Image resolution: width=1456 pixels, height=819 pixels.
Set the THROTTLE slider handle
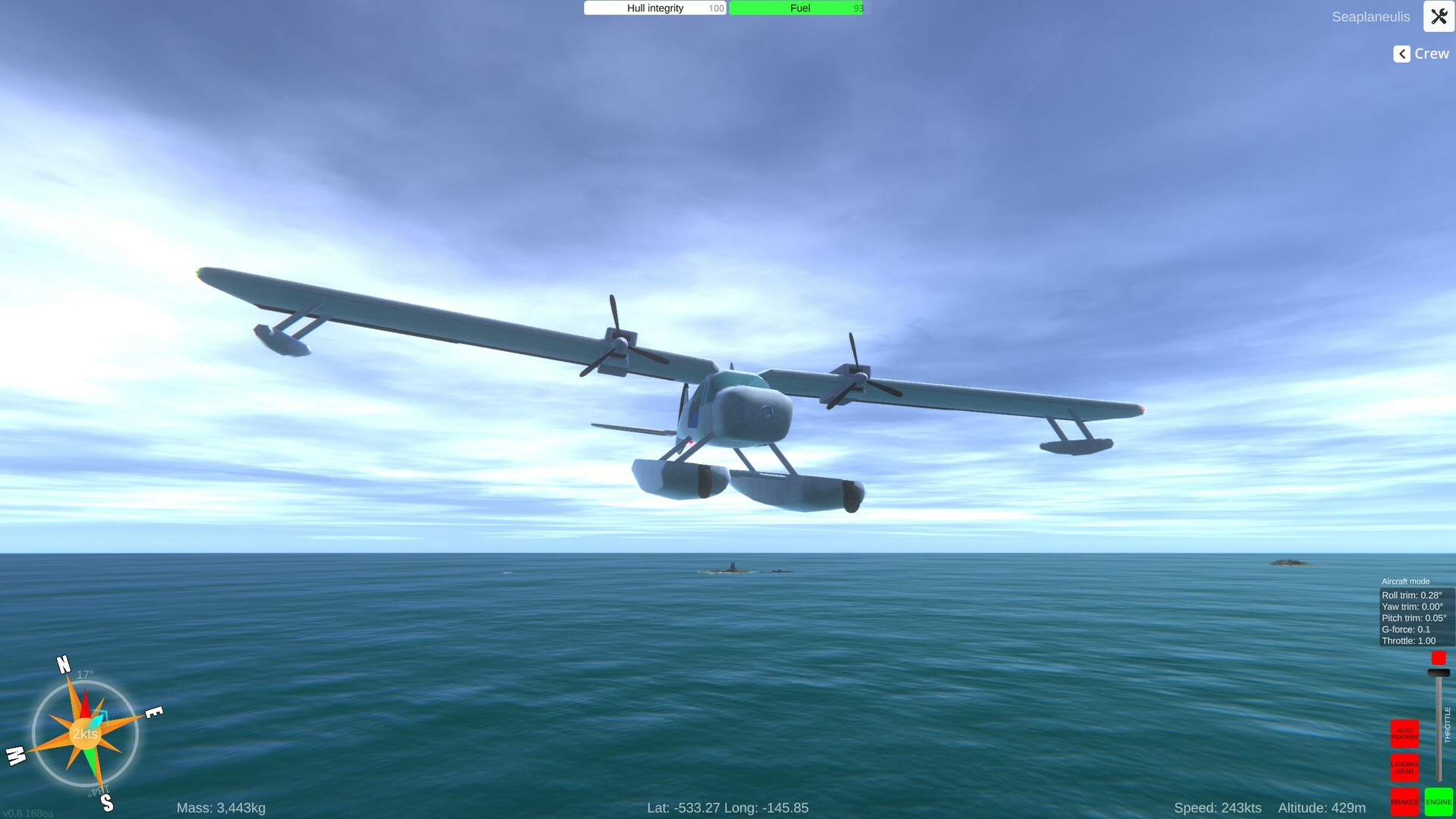[x=1438, y=673]
